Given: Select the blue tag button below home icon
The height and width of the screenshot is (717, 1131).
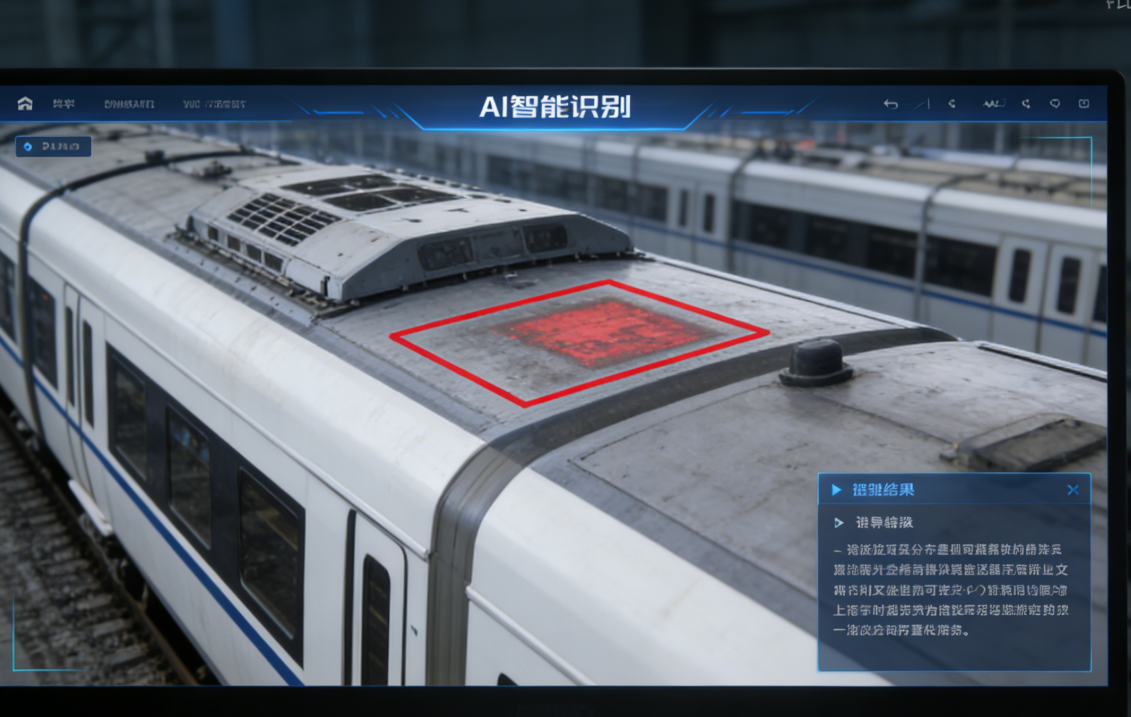Looking at the screenshot, I should [x=53, y=147].
